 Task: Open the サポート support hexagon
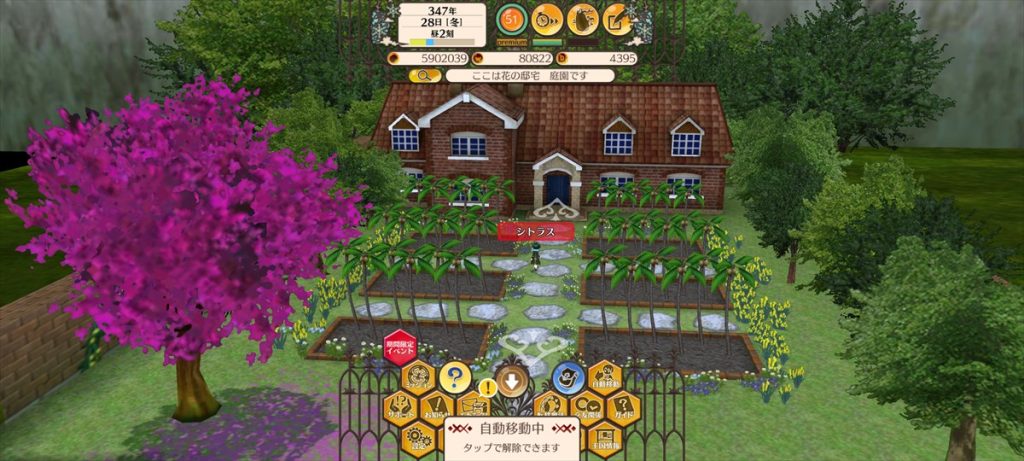pyautogui.click(x=400, y=407)
